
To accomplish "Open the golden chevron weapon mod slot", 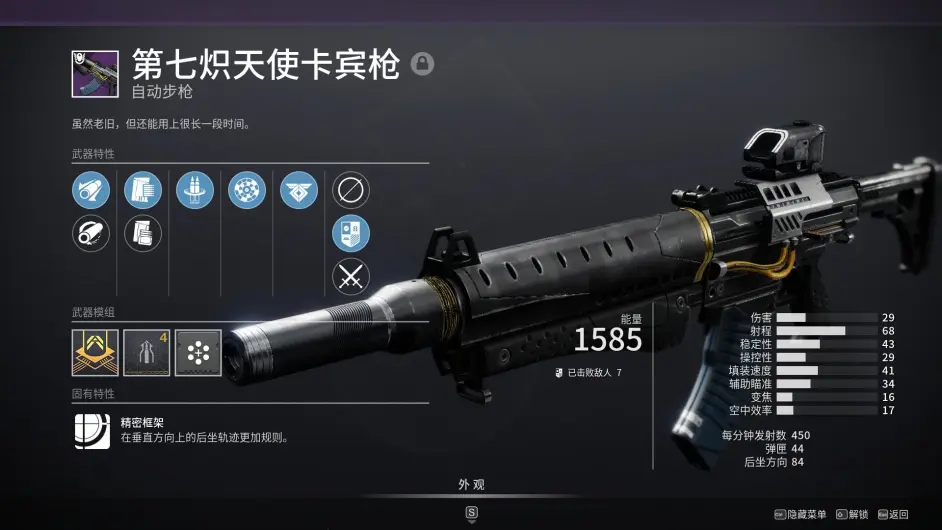I will click(x=95, y=353).
